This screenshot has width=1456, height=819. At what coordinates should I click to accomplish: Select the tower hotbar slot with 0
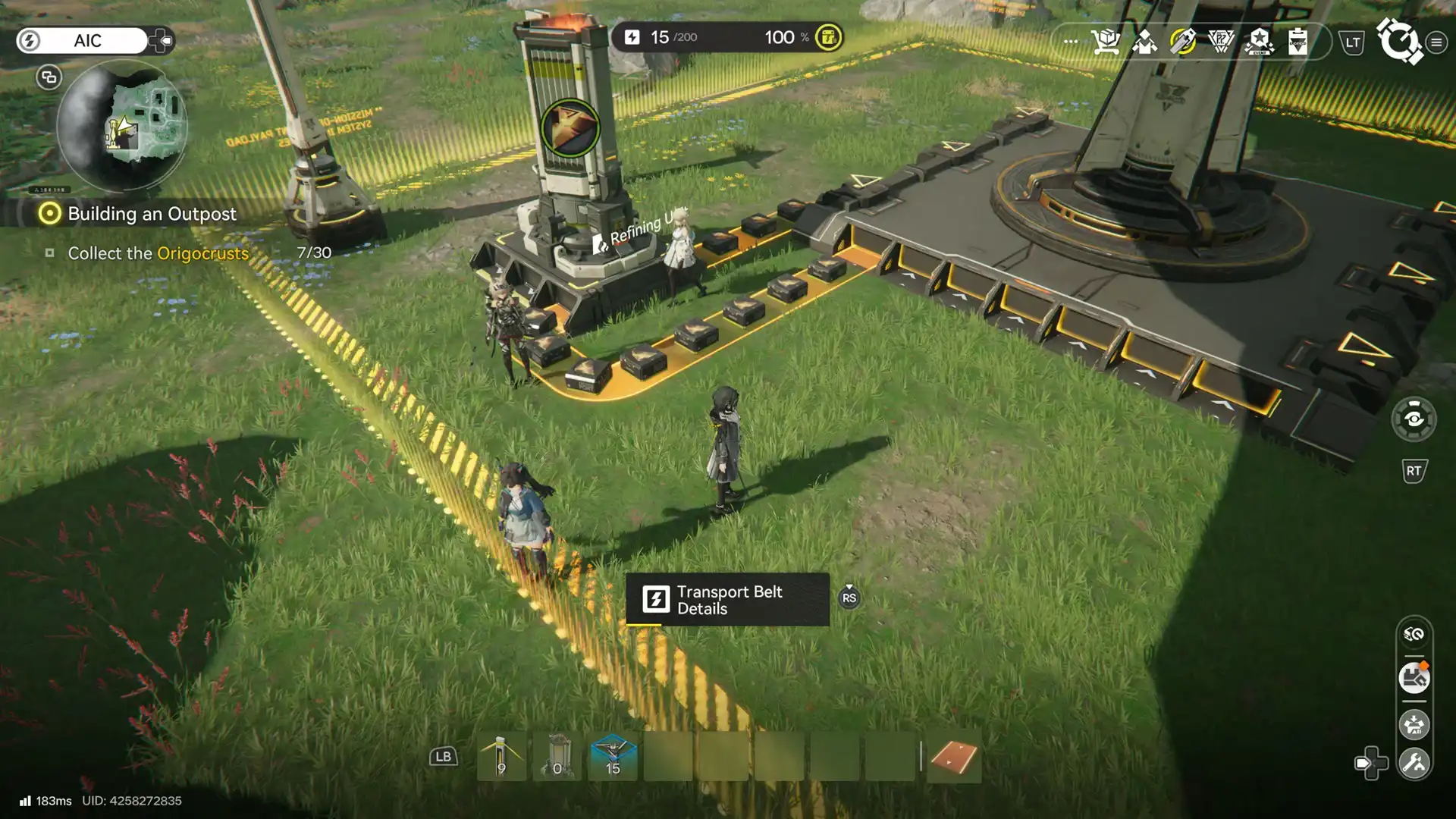tap(557, 757)
